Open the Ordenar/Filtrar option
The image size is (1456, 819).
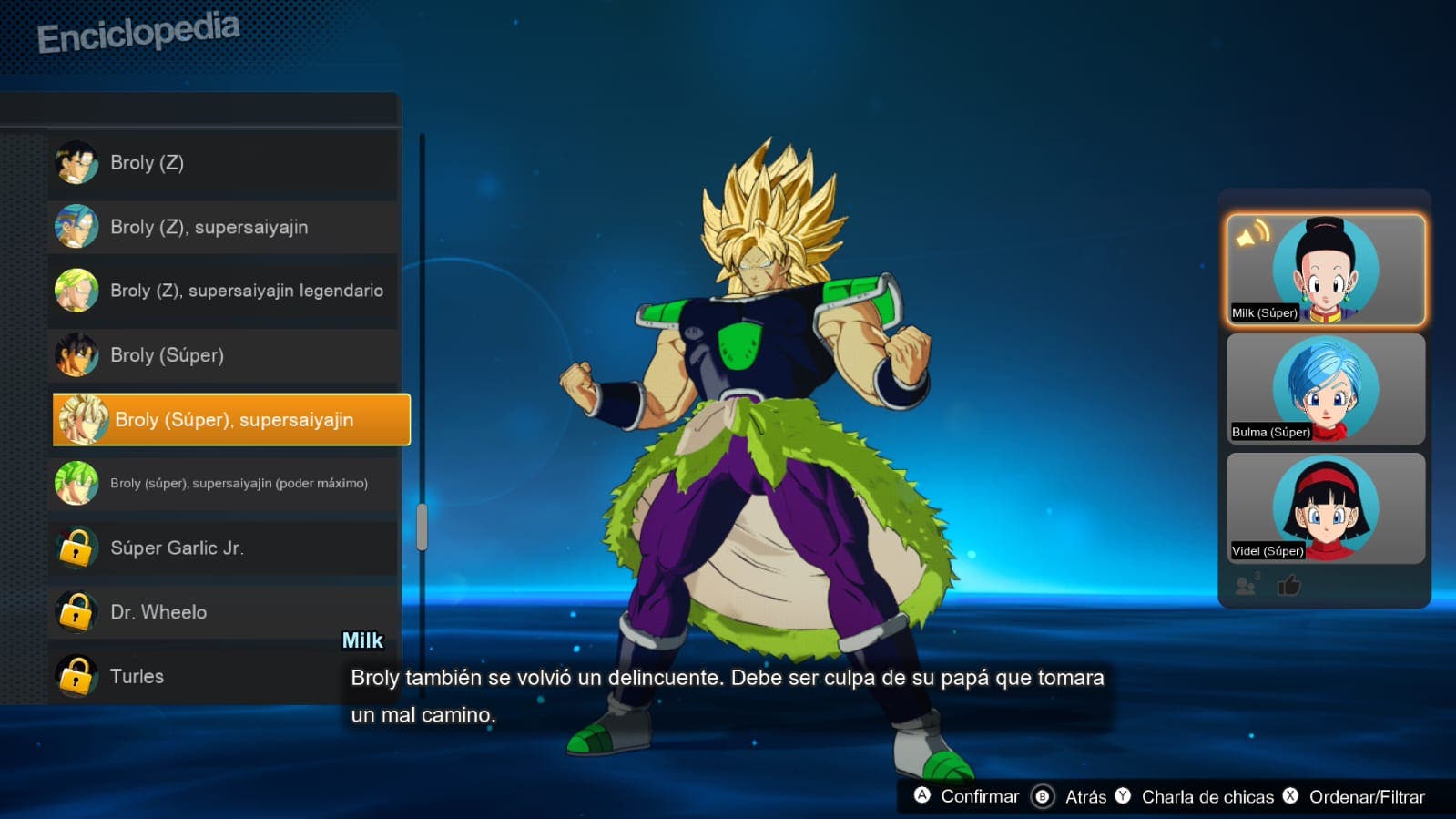click(x=1369, y=795)
